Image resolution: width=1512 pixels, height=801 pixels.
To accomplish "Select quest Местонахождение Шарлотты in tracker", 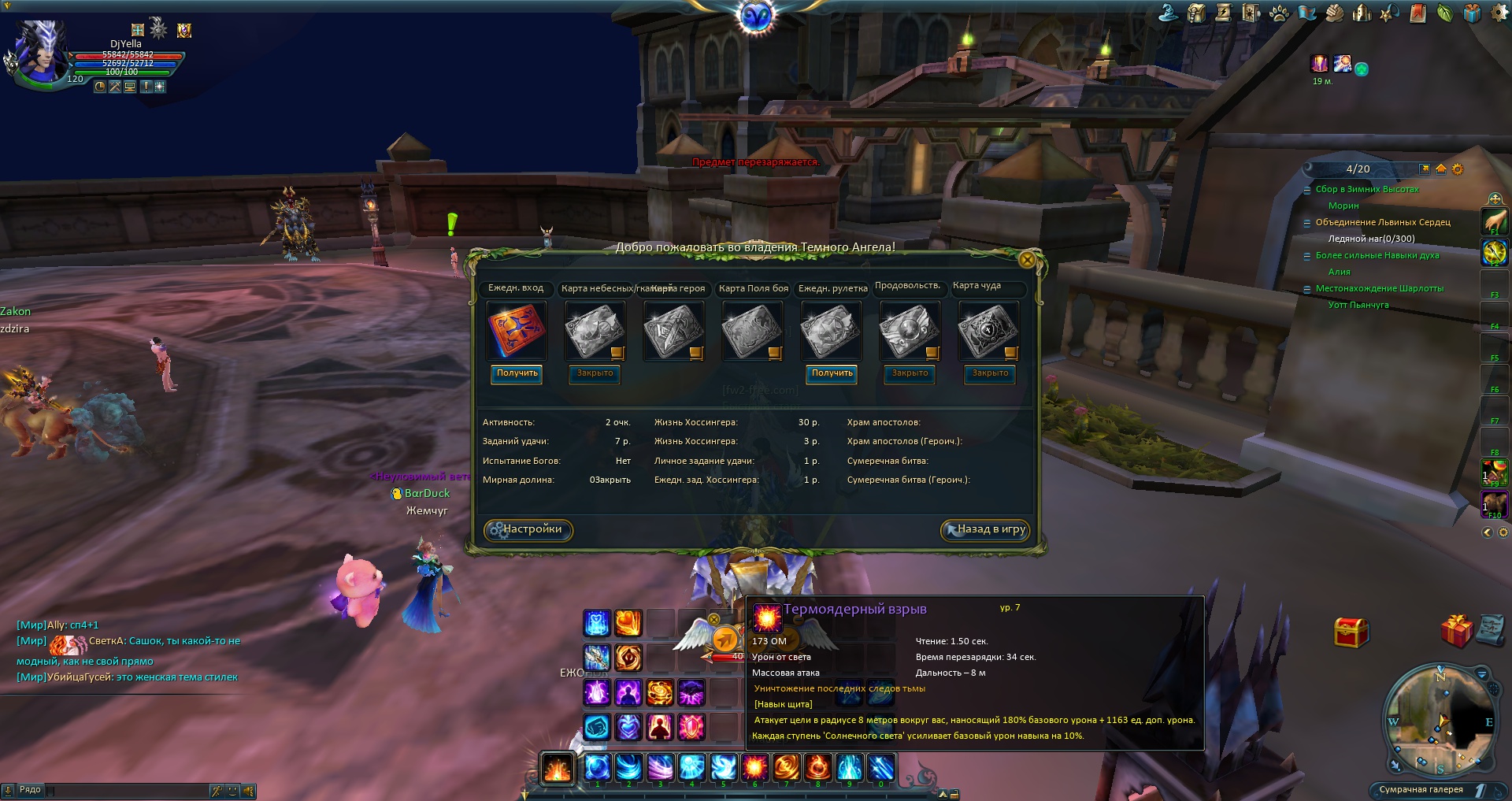I will [x=1379, y=288].
